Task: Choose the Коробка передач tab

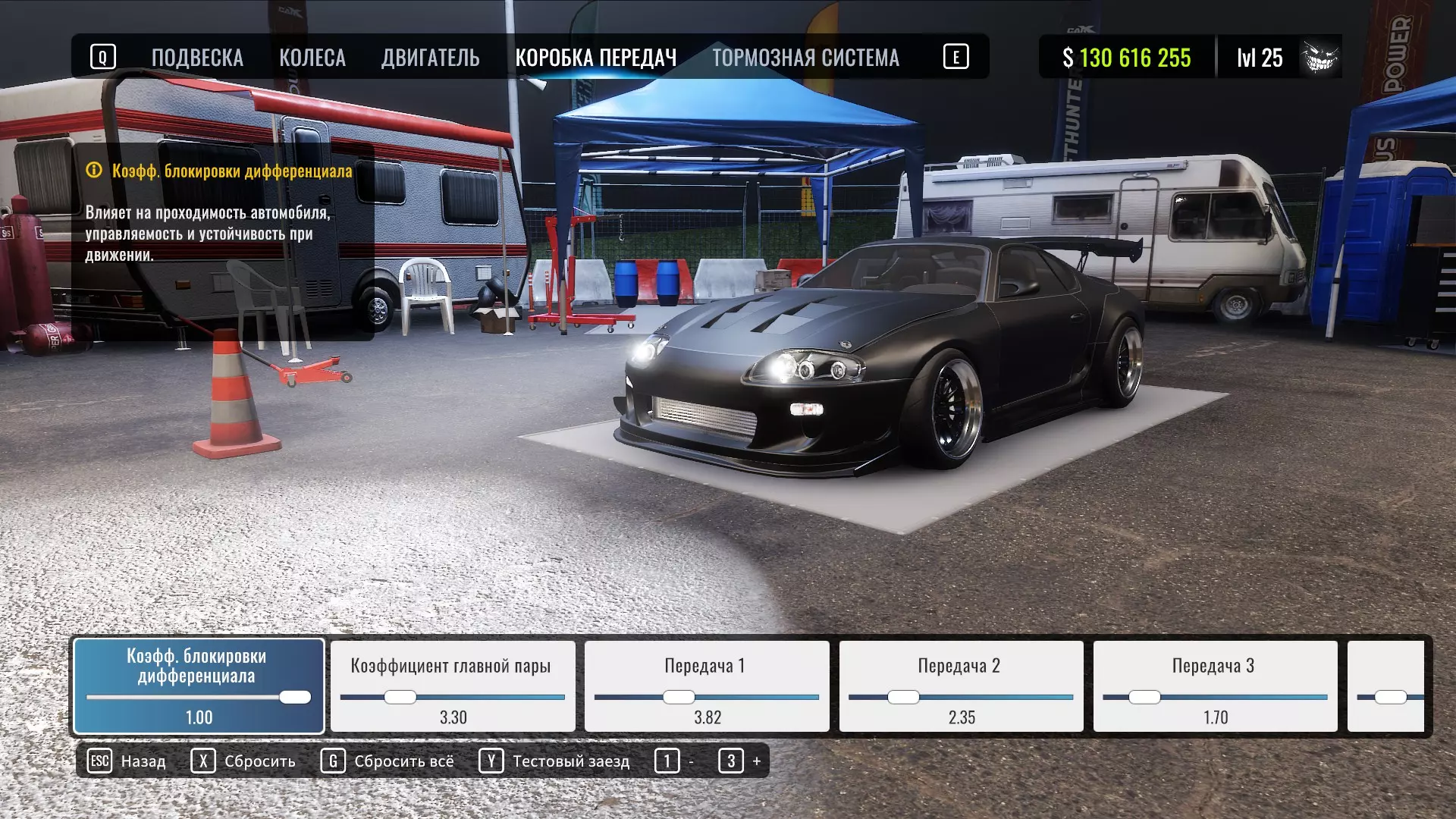Action: click(x=595, y=58)
